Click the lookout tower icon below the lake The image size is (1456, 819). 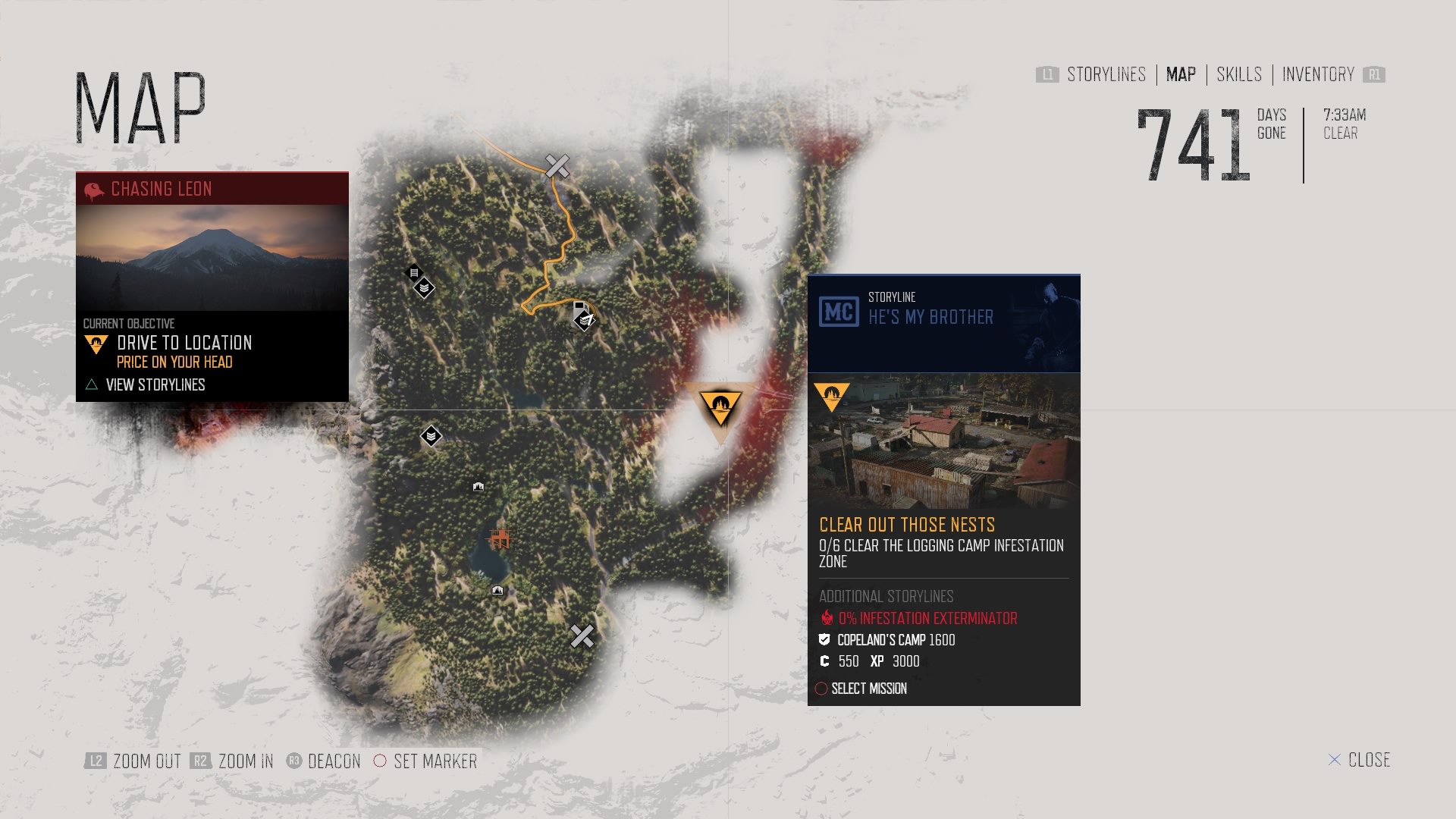click(x=497, y=590)
